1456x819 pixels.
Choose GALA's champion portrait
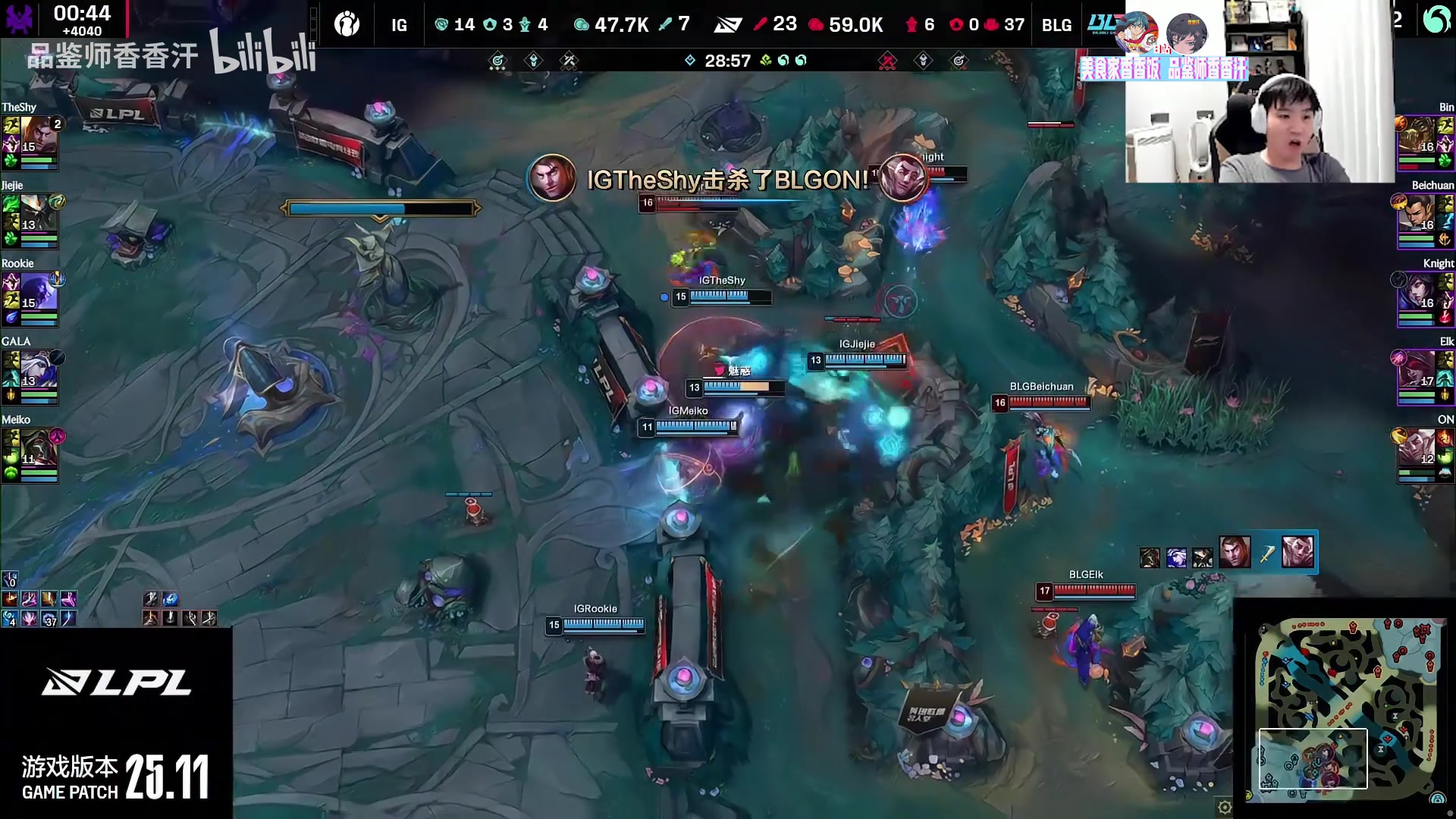38,371
